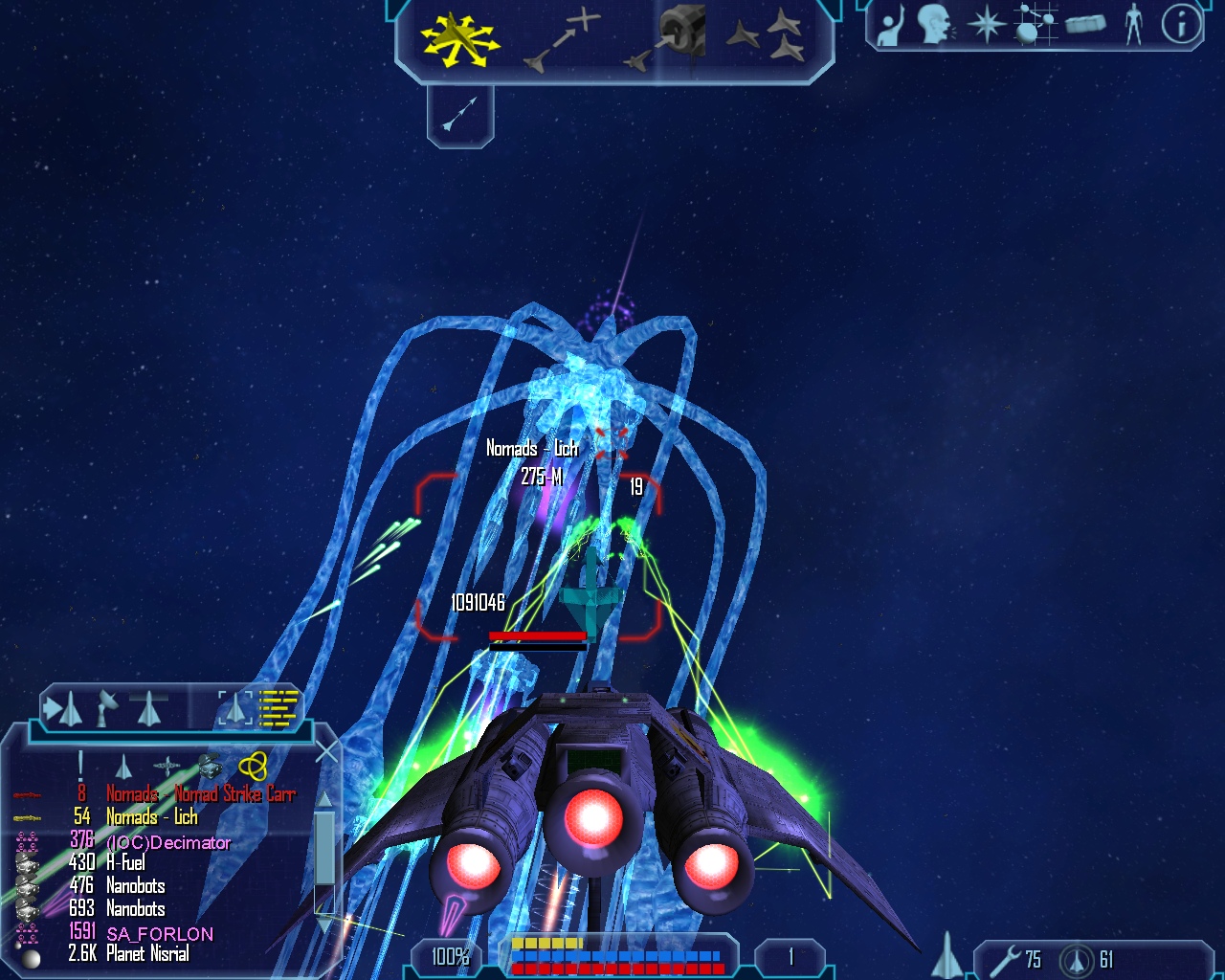This screenshot has height=980, width=1225.
Task: Open the nav map star icon
Action: click(986, 25)
